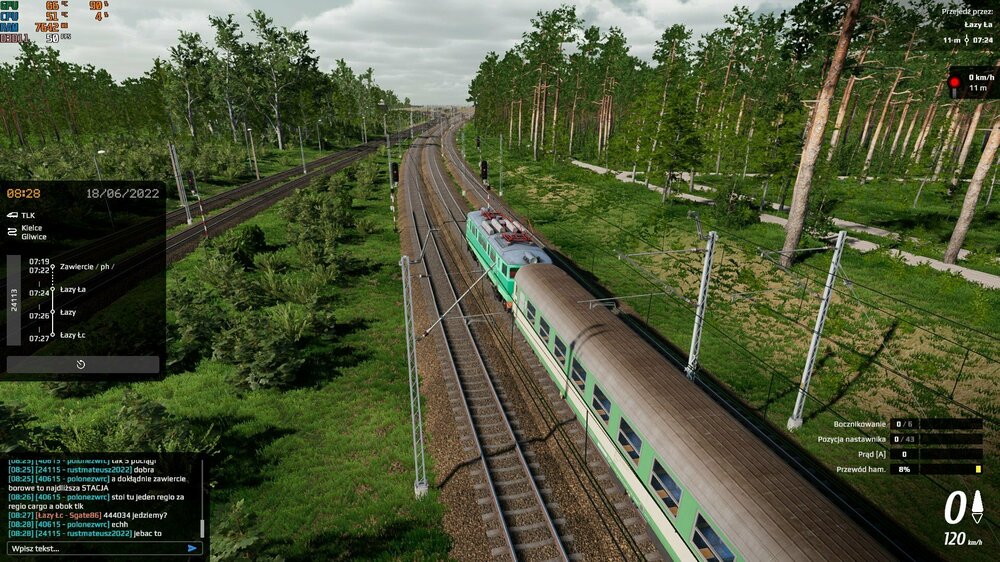This screenshot has width=1000, height=562.
Task: Click the red signal distance indicator
Action: (x=973, y=82)
